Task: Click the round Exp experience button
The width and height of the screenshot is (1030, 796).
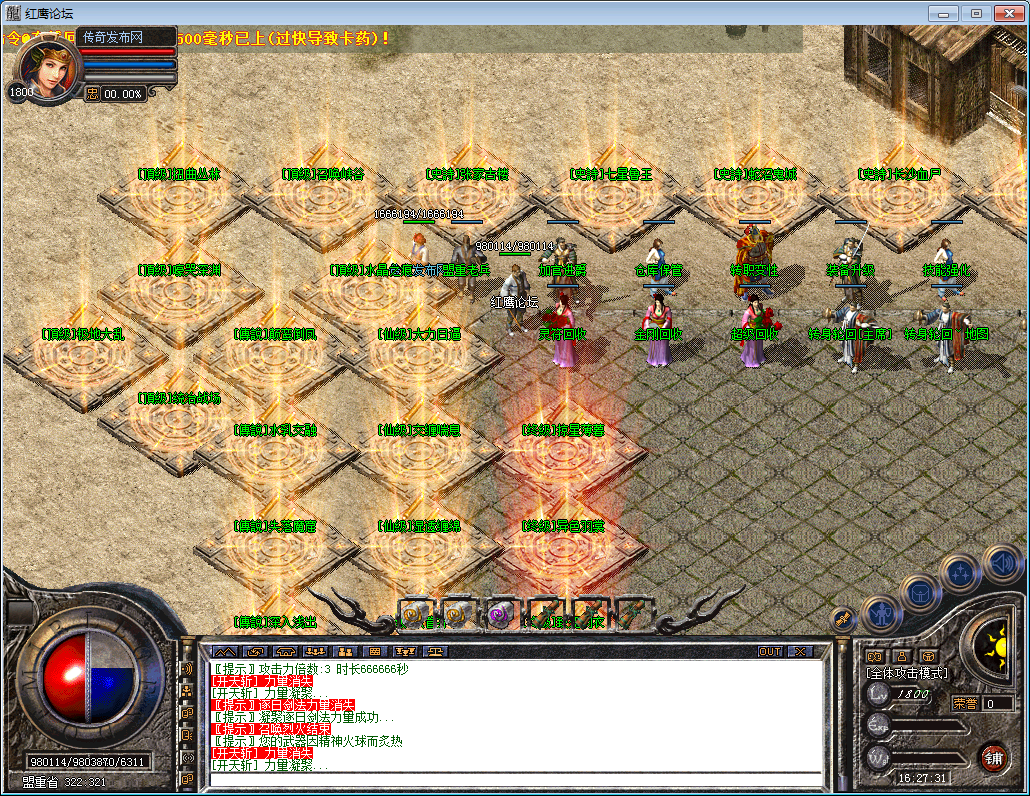Action: (x=879, y=725)
